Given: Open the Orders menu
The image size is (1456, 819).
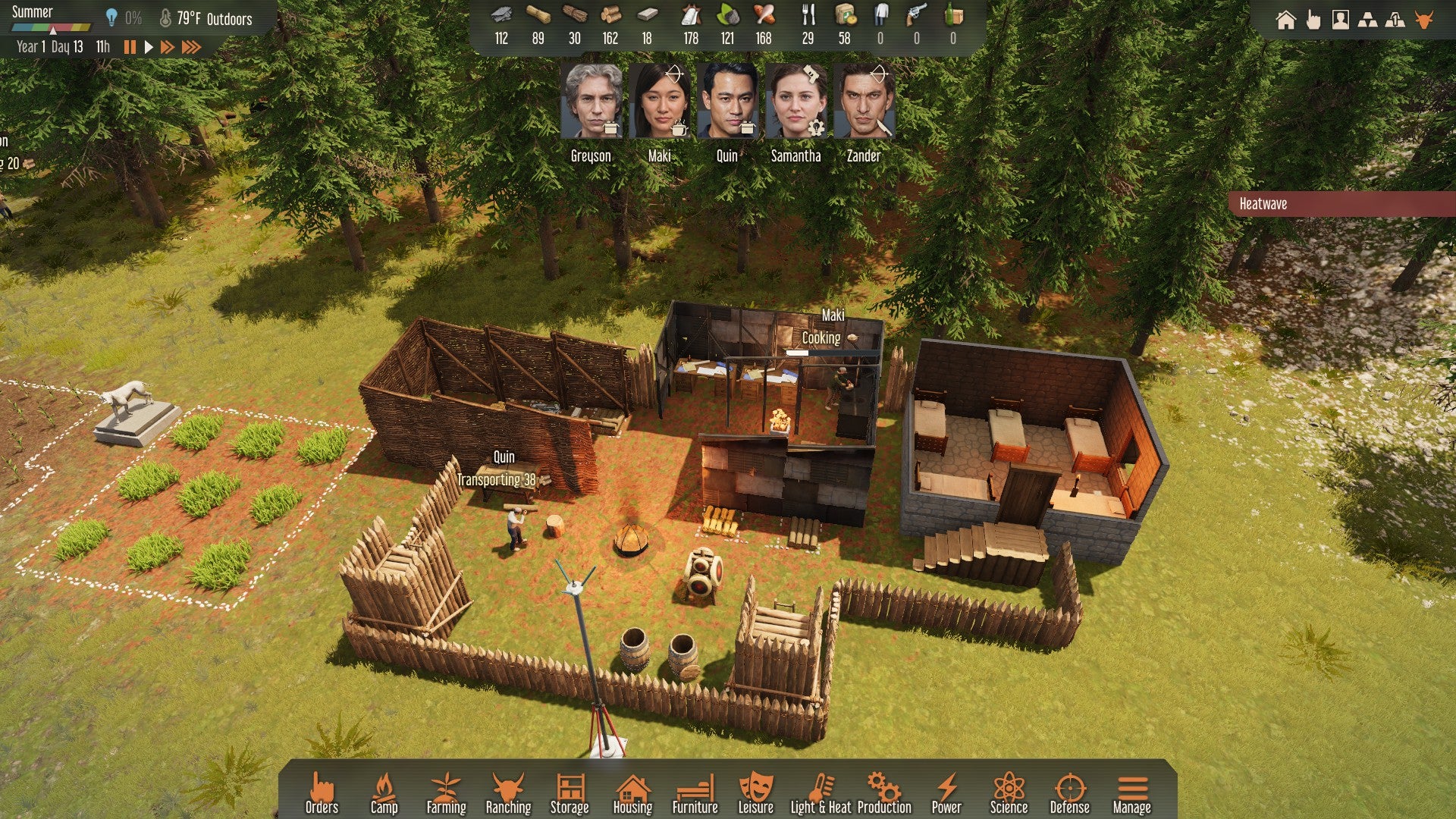Looking at the screenshot, I should coord(322,793).
